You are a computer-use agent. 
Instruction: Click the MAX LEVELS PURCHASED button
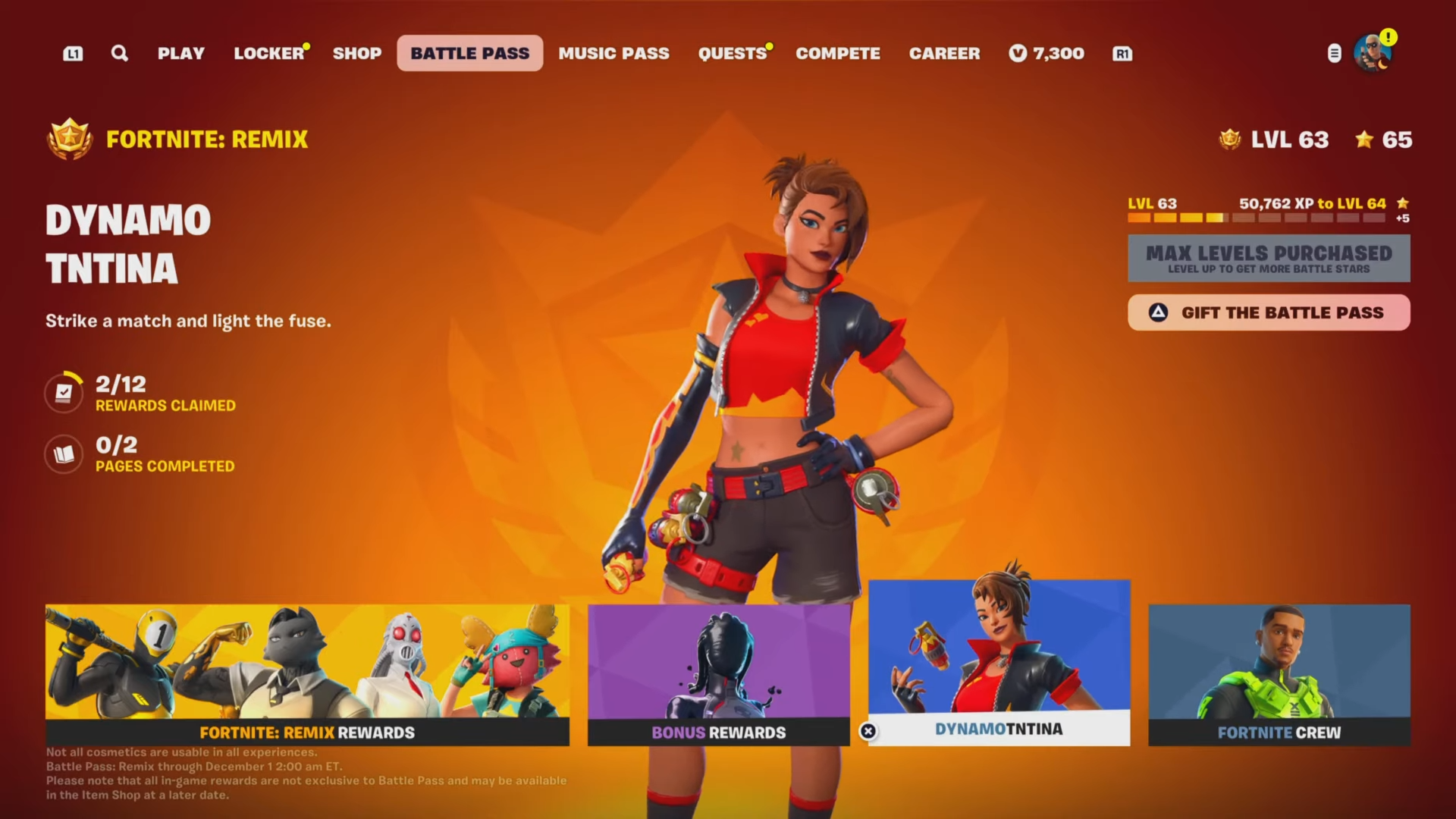(1269, 258)
